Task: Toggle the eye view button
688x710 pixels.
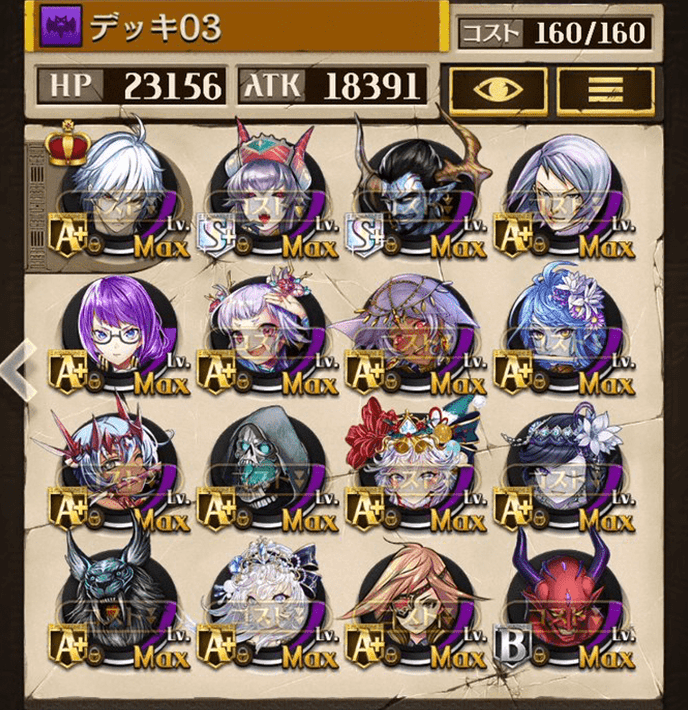Action: (496, 90)
